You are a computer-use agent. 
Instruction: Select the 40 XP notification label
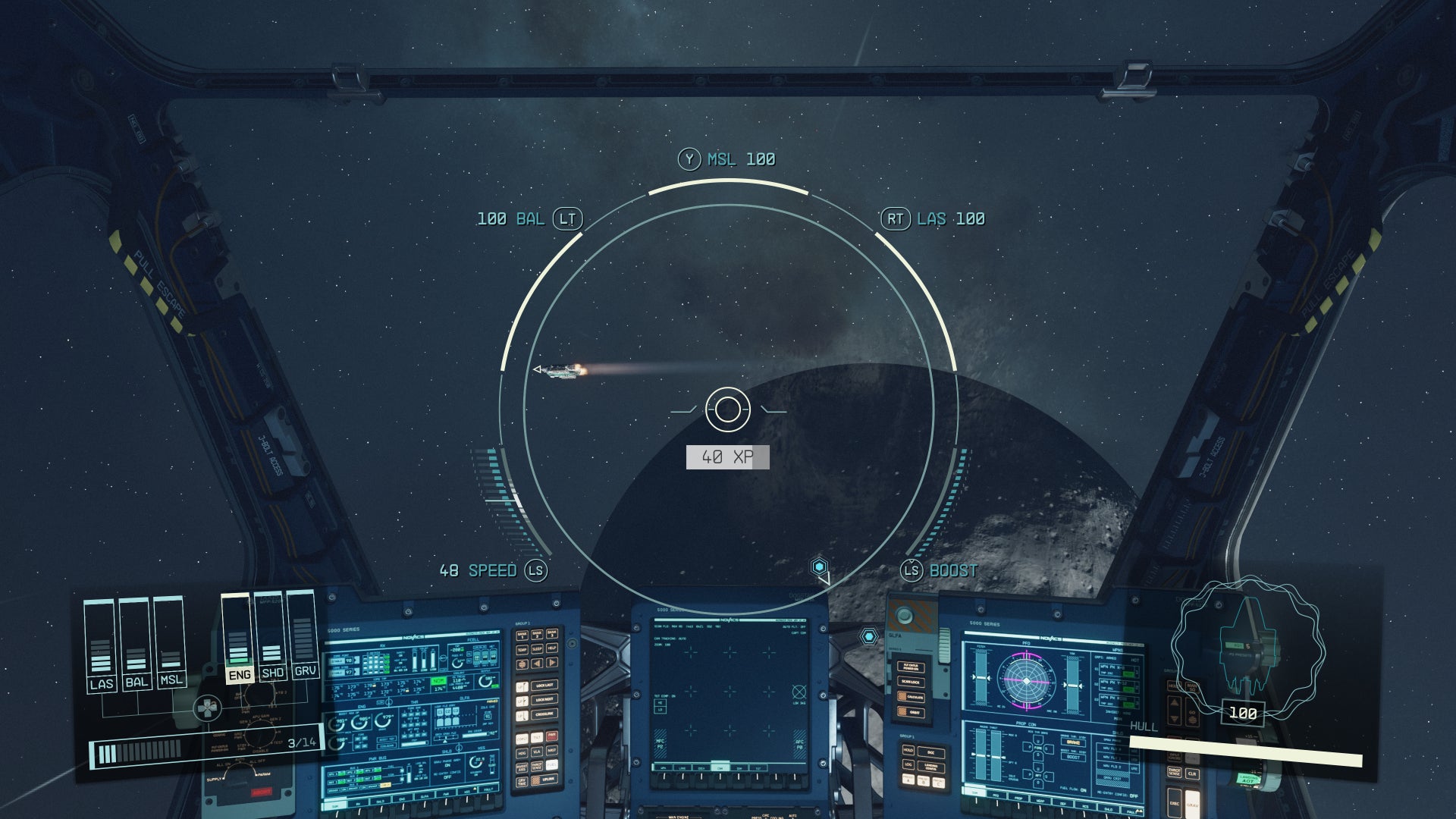pos(728,457)
